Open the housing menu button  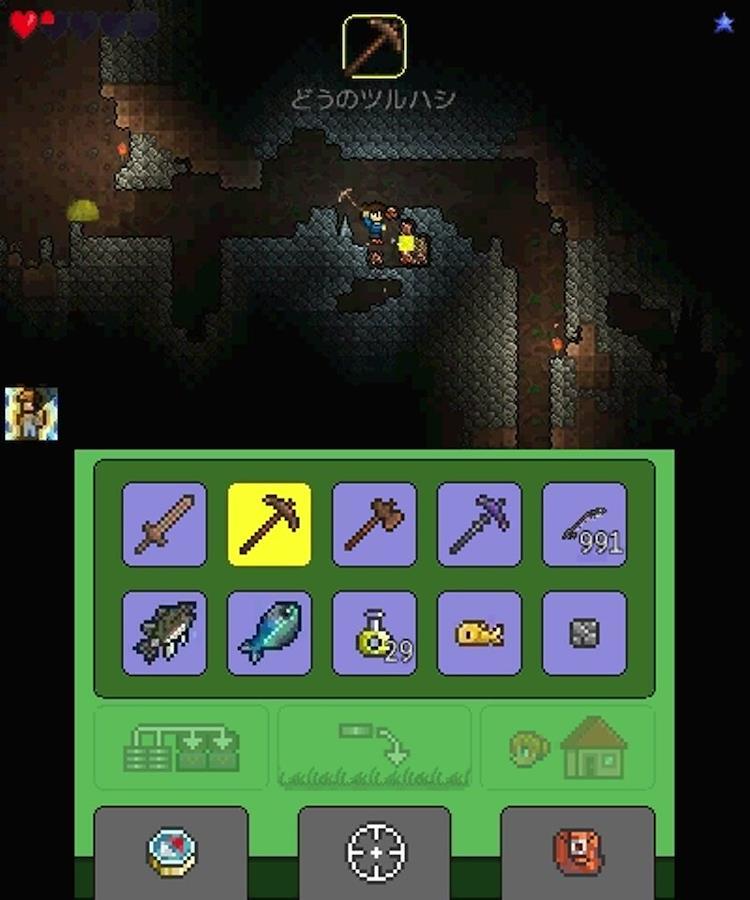click(567, 748)
